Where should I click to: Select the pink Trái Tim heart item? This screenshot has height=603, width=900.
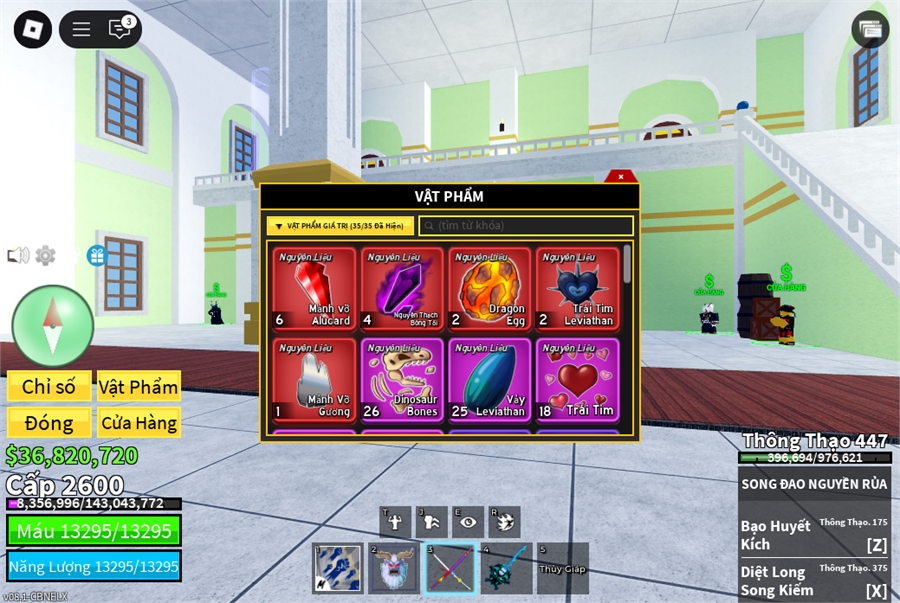[x=578, y=380]
